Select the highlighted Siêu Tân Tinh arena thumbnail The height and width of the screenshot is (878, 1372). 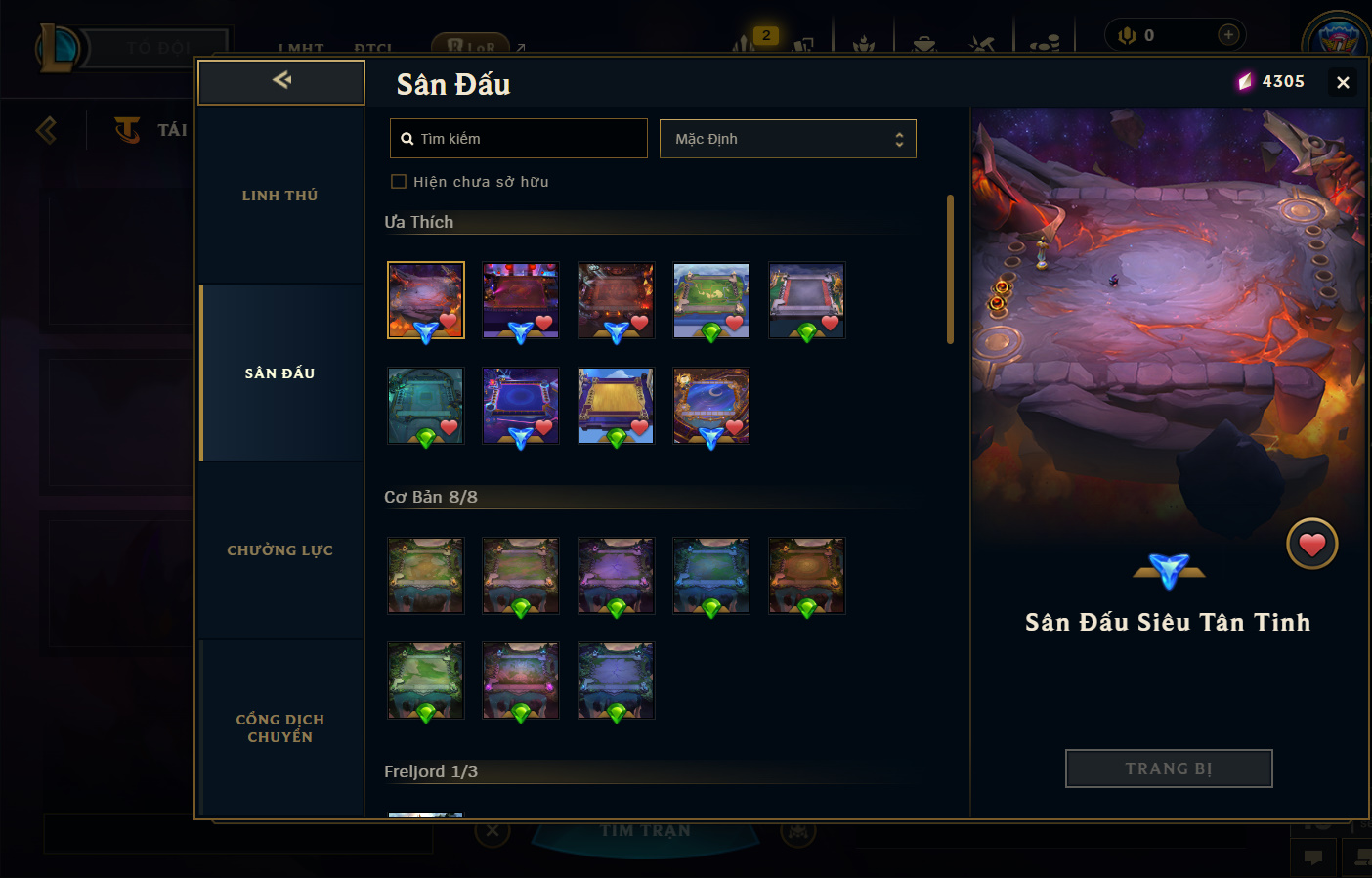425,299
